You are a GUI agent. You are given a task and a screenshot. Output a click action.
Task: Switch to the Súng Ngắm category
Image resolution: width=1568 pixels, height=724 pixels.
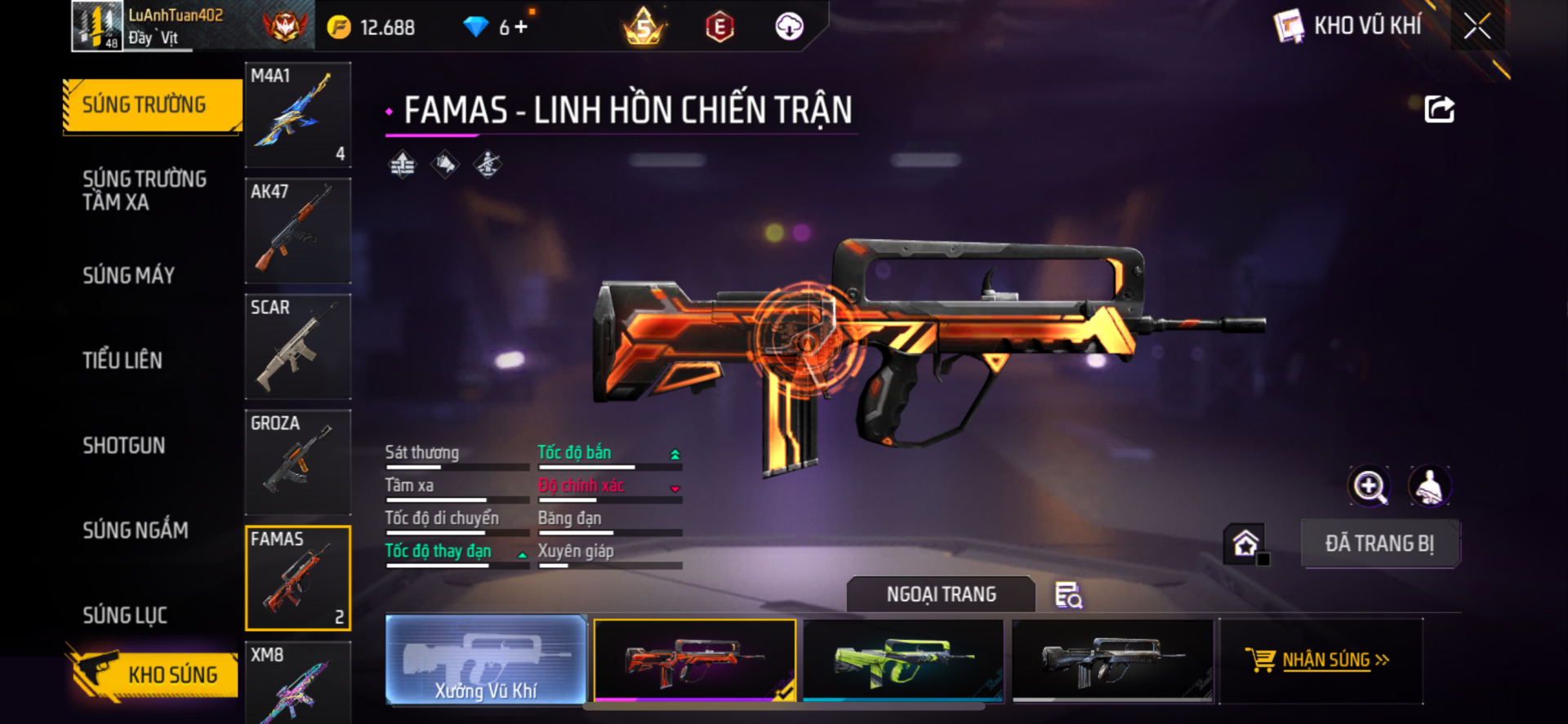(135, 531)
